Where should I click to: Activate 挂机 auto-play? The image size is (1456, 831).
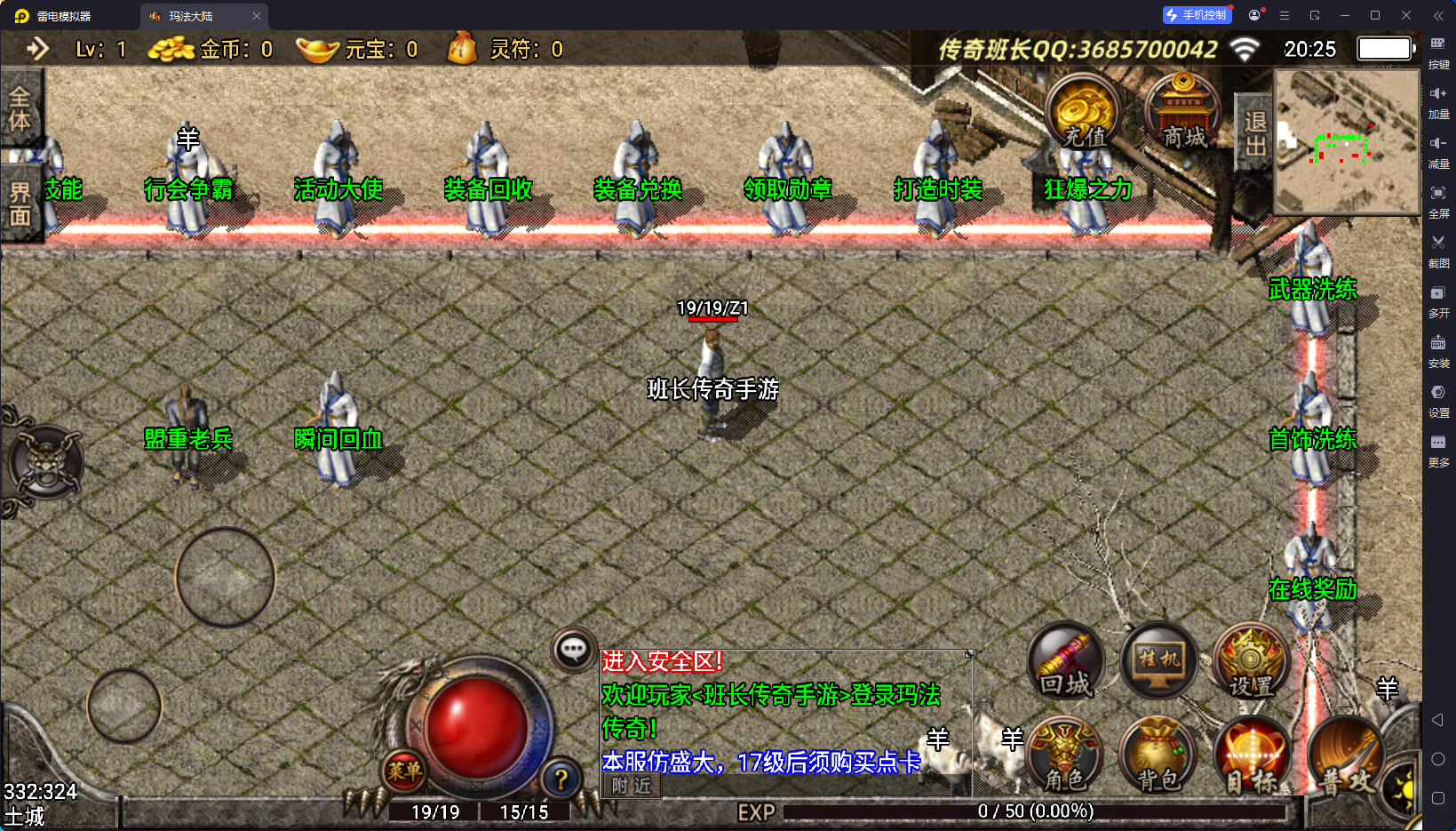click(x=1158, y=662)
